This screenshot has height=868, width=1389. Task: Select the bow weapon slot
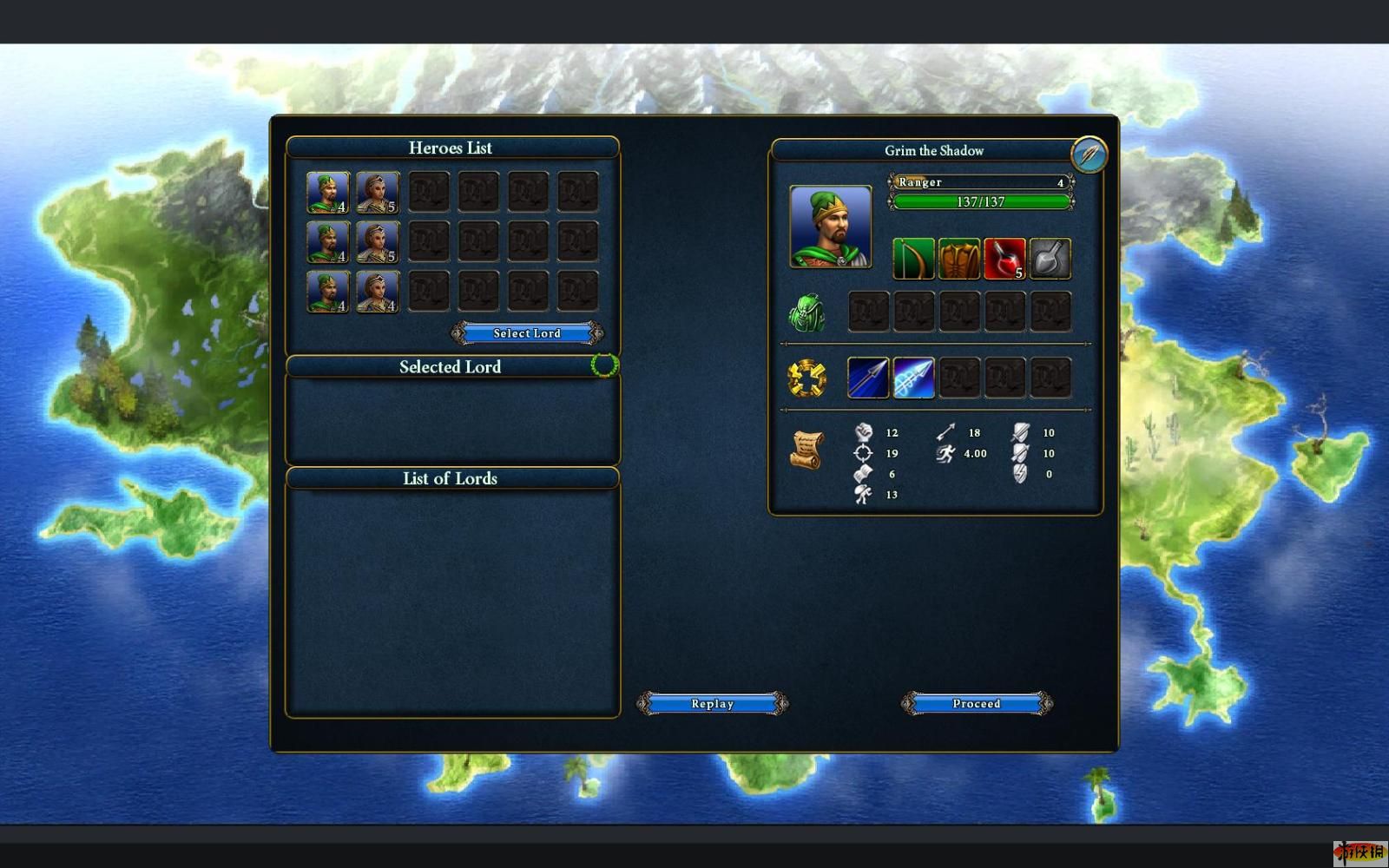pos(913,259)
